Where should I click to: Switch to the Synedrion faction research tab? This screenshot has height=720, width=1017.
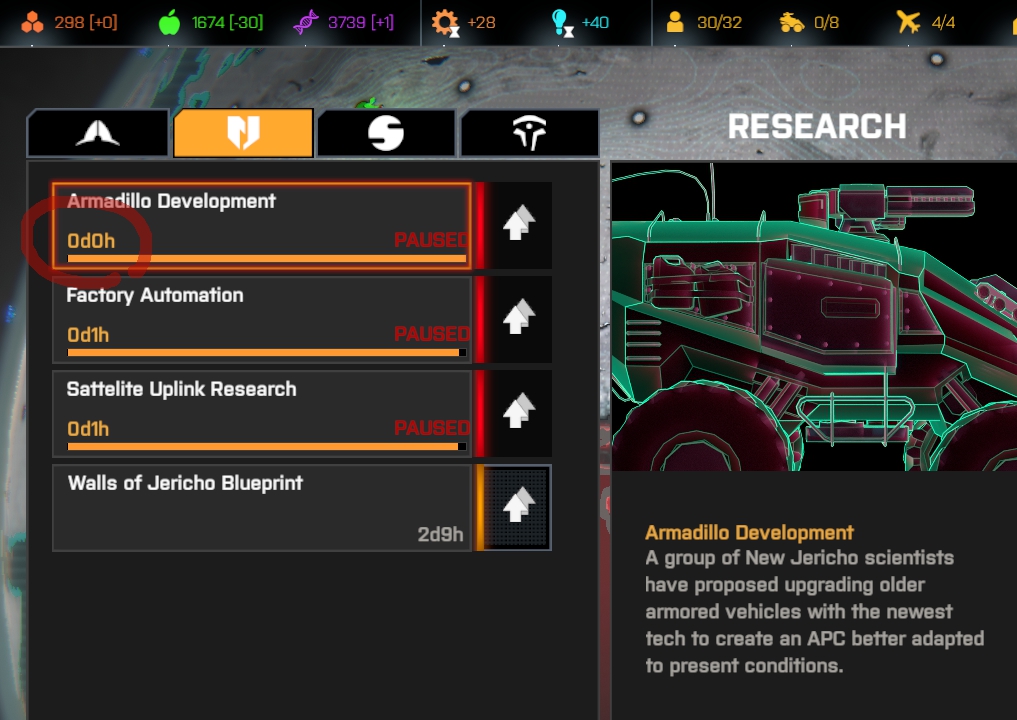click(x=386, y=134)
